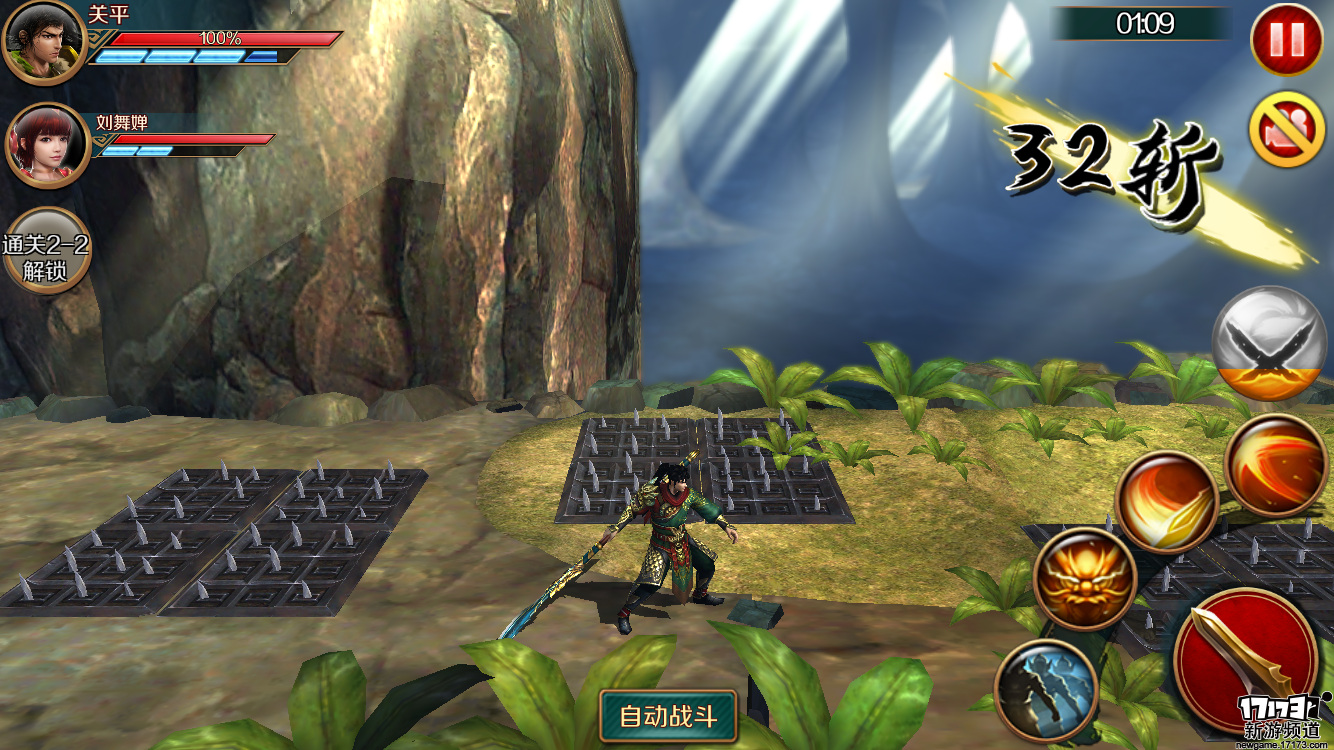Viewport: 1334px width, 750px height.
Task: Pause the game with the red button
Action: coord(1286,39)
